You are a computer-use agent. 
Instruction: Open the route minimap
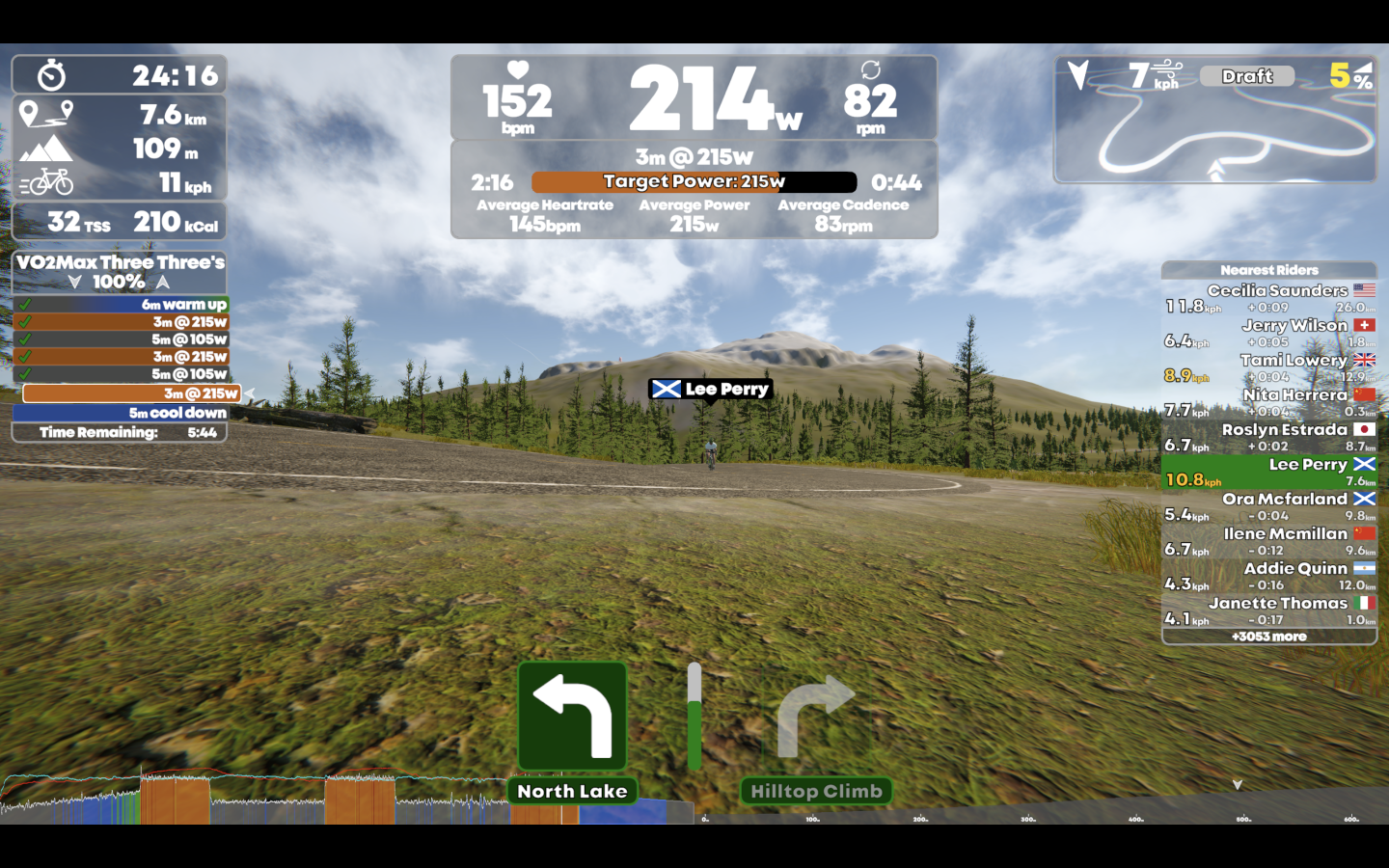tap(1215, 135)
